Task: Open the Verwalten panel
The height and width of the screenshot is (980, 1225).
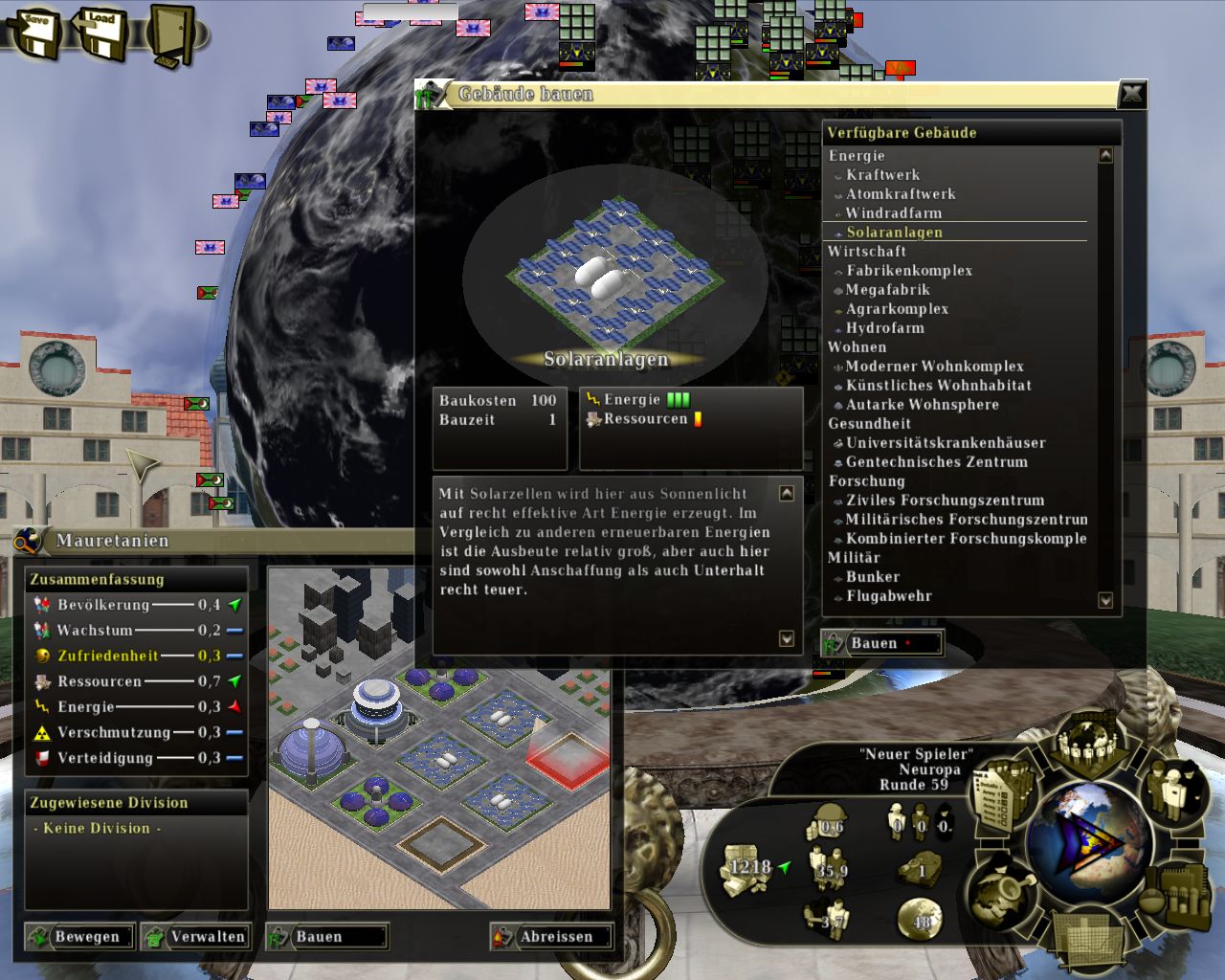Action: [197, 937]
